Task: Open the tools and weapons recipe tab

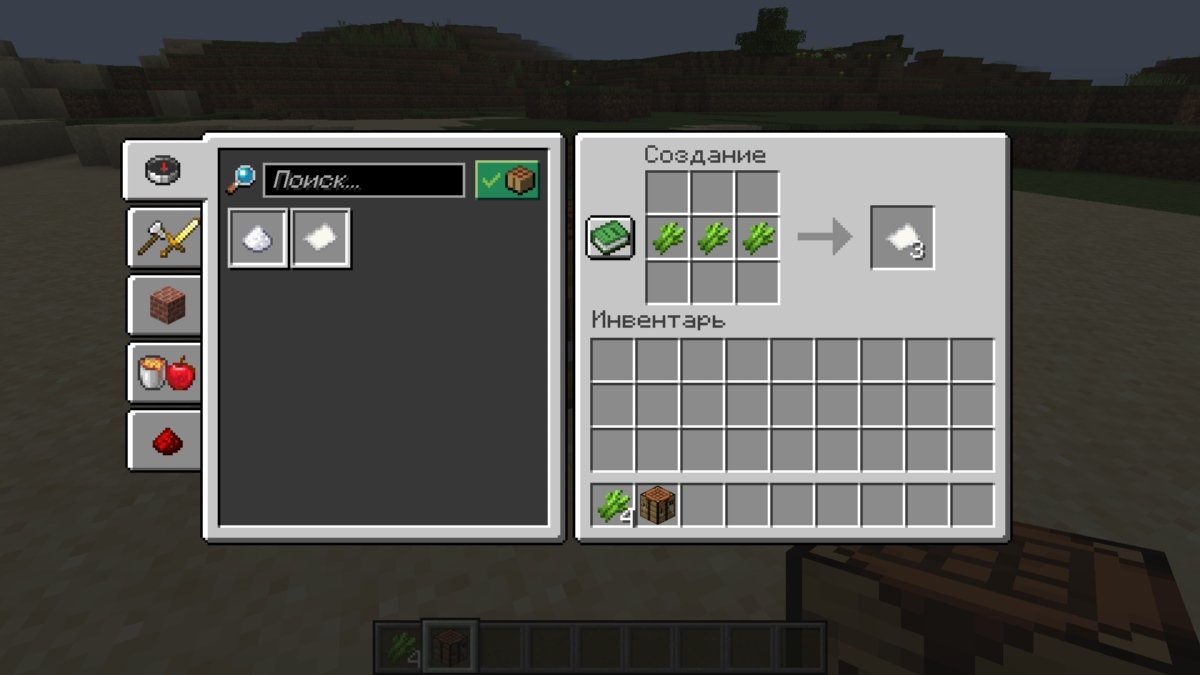Action: (166, 239)
